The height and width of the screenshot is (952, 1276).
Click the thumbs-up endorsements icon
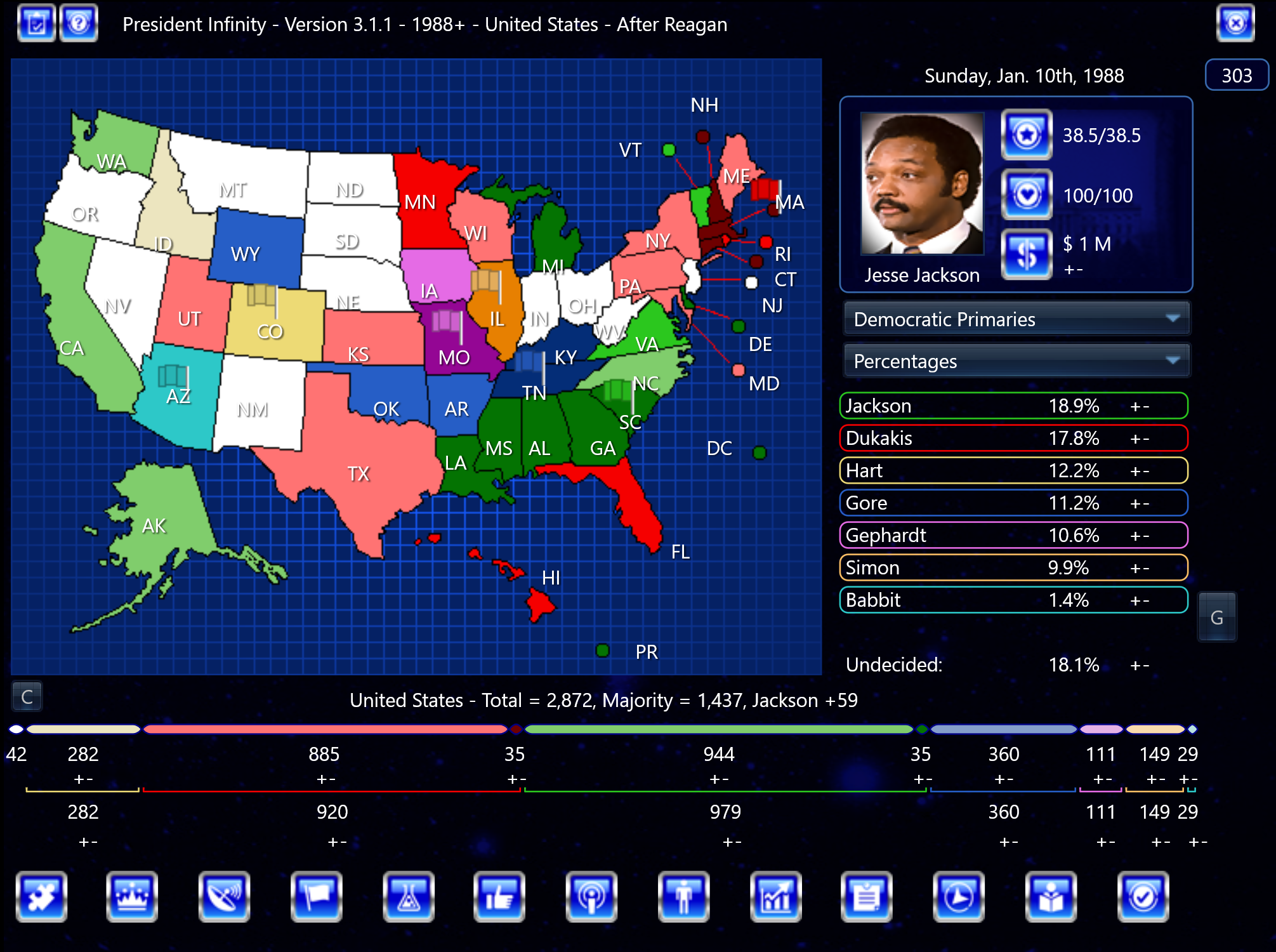tap(499, 897)
